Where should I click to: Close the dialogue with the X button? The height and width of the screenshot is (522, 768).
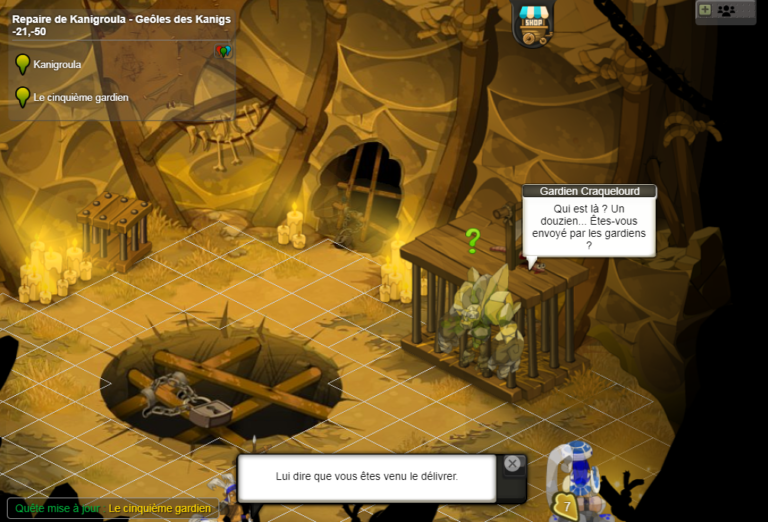point(512,464)
